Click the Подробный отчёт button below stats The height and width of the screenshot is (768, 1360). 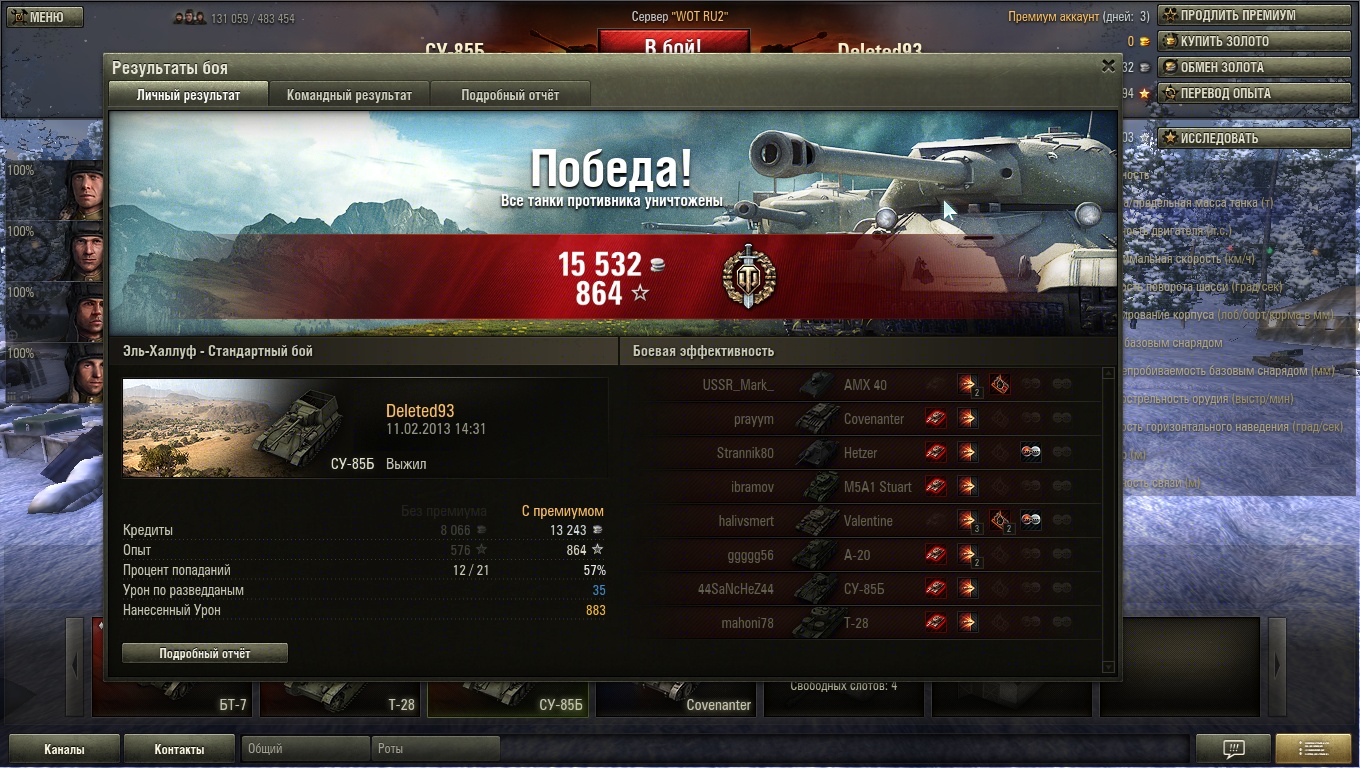click(205, 654)
